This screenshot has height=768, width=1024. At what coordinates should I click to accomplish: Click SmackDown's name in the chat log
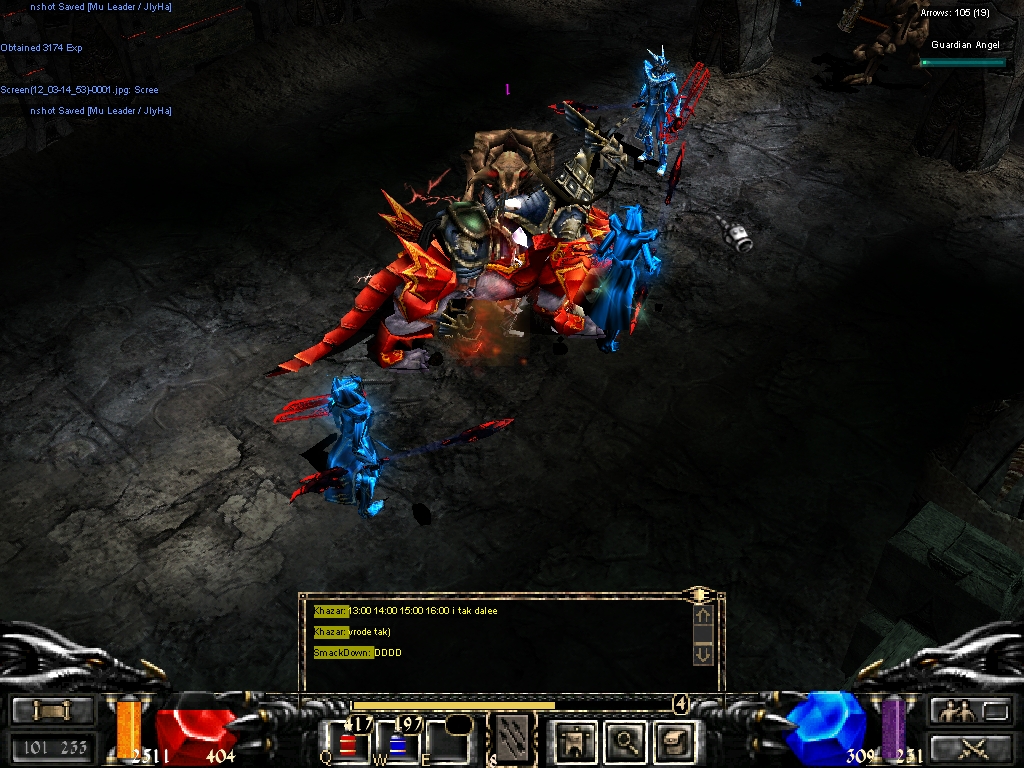click(343, 652)
